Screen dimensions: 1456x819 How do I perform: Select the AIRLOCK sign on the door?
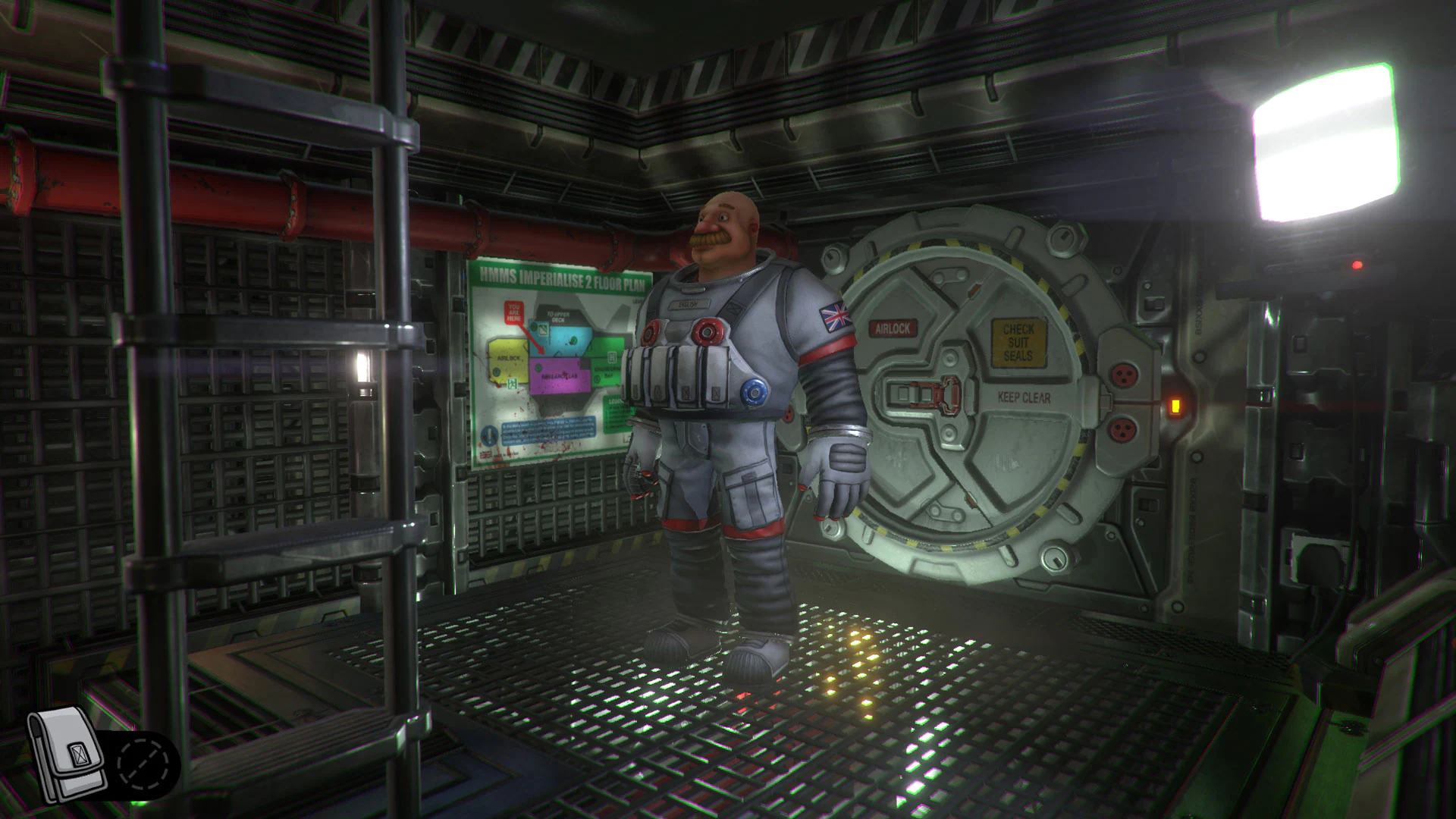(893, 328)
